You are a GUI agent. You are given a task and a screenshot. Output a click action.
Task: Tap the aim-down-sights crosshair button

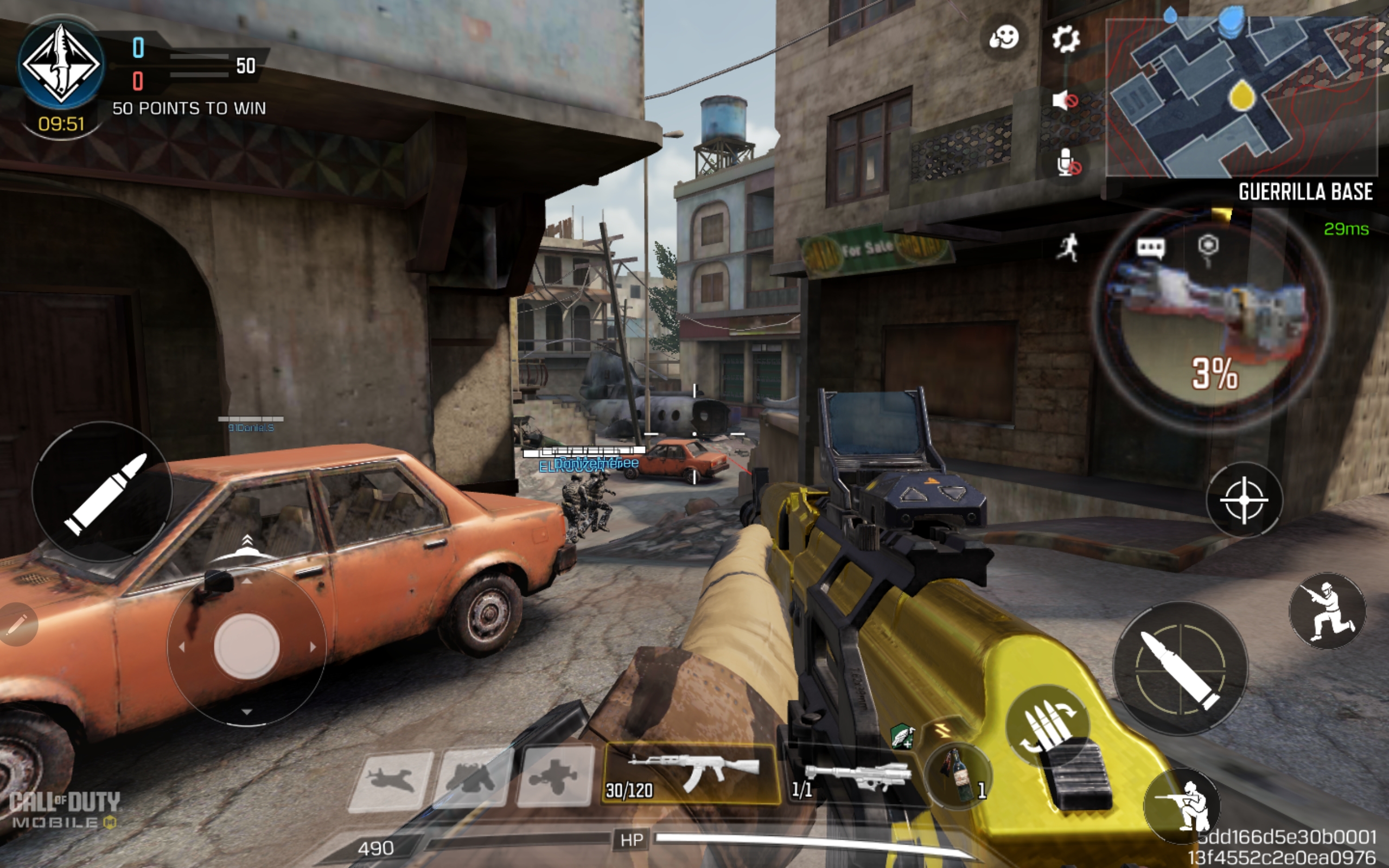[1243, 501]
